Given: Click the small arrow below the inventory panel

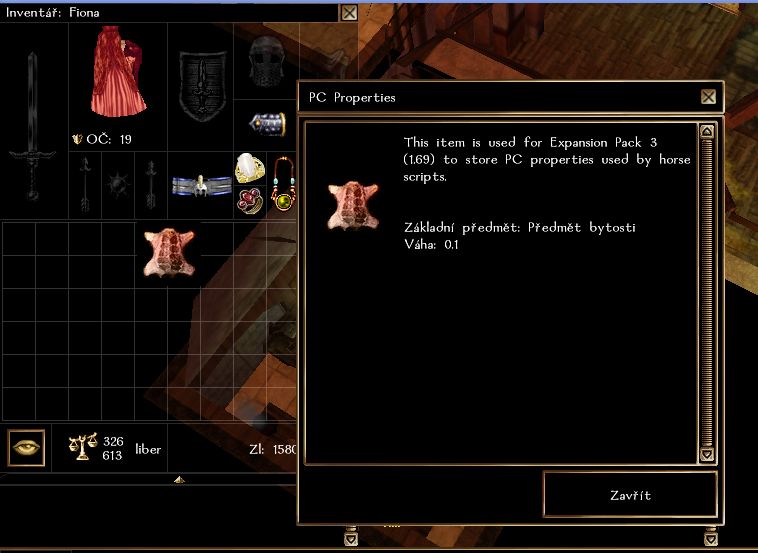Looking at the screenshot, I should coord(178,480).
